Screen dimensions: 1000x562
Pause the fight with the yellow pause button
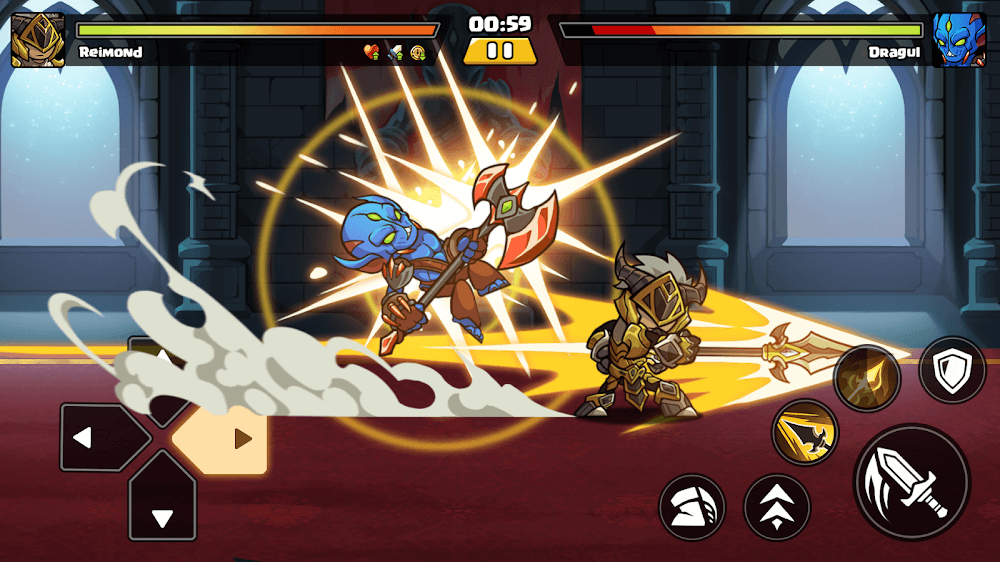tap(500, 51)
